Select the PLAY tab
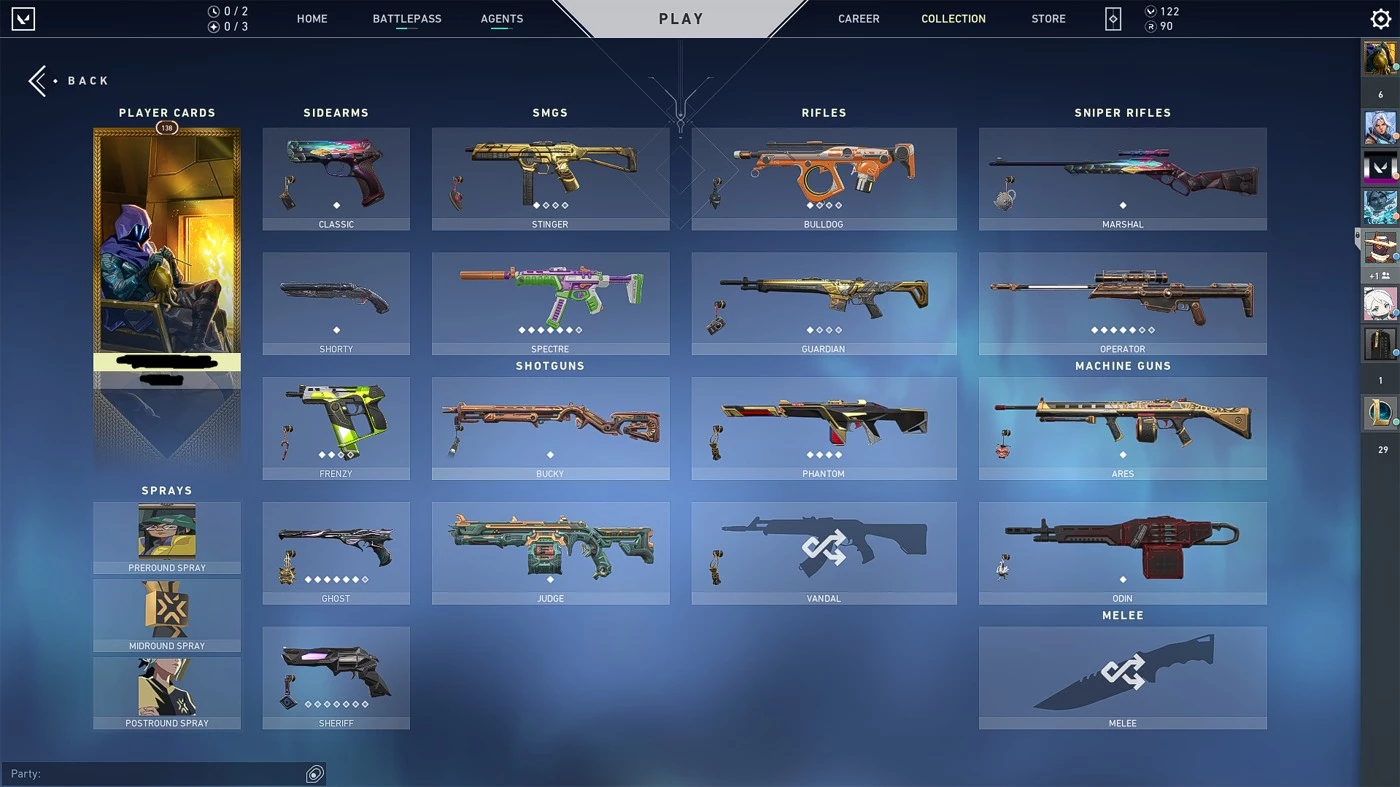This screenshot has height=787, width=1400. point(680,18)
